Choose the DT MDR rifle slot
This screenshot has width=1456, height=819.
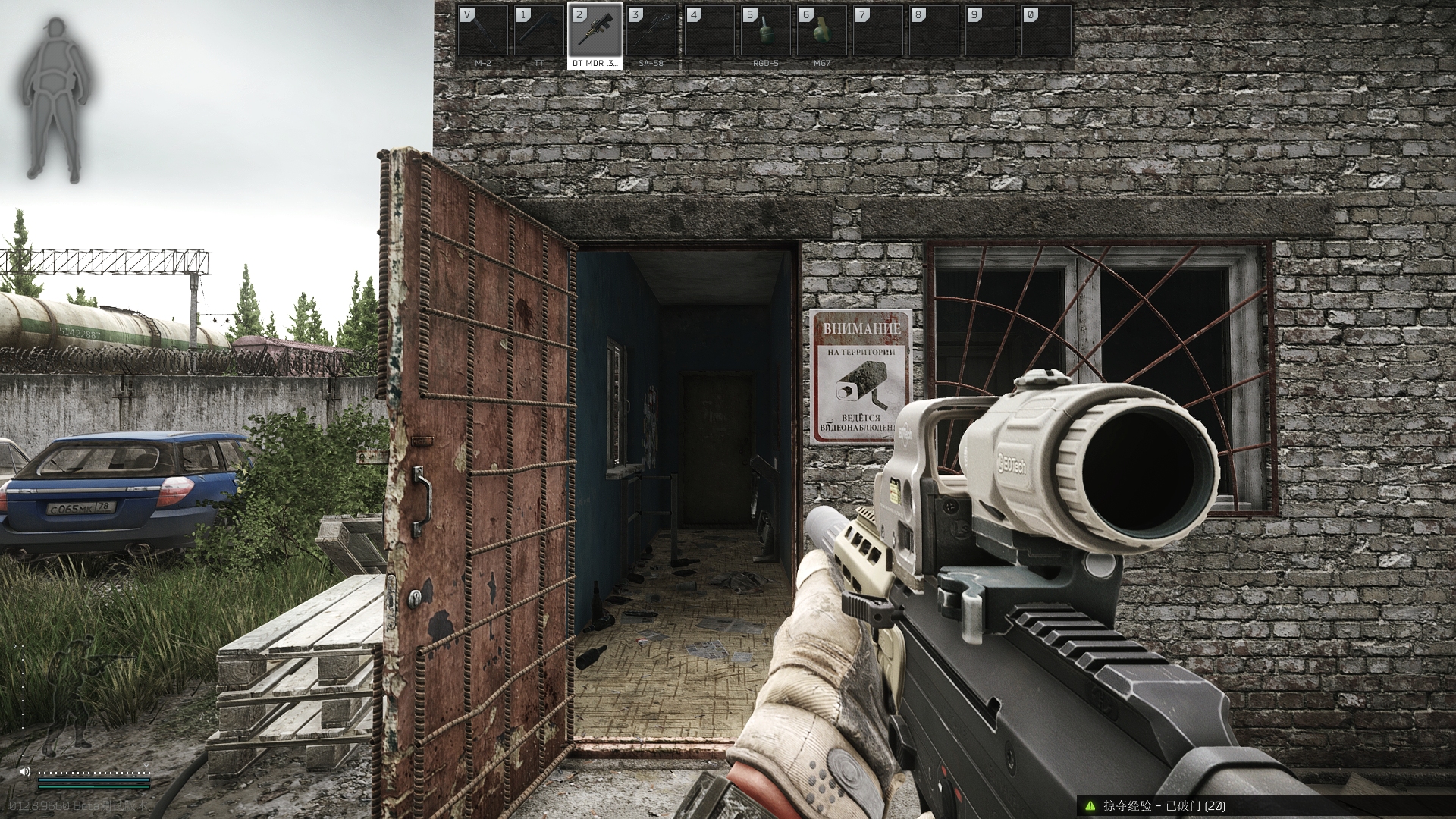click(595, 36)
